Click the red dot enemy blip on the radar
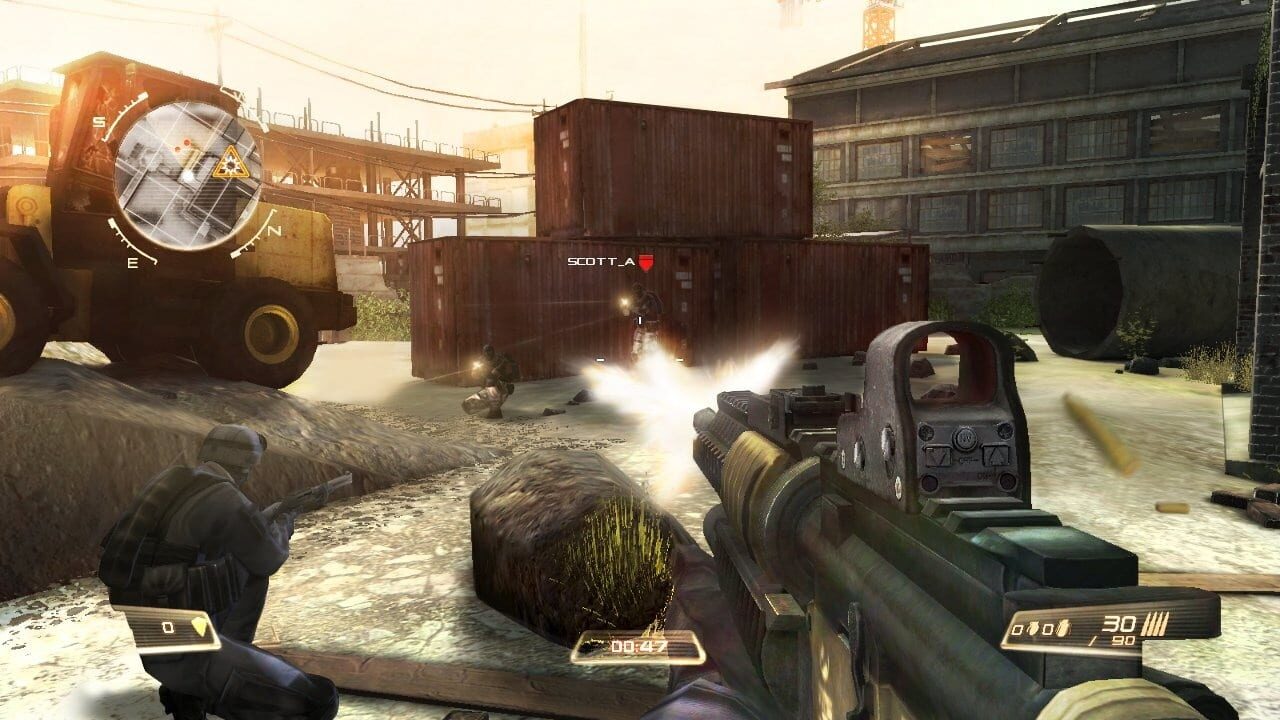 (x=187, y=141)
